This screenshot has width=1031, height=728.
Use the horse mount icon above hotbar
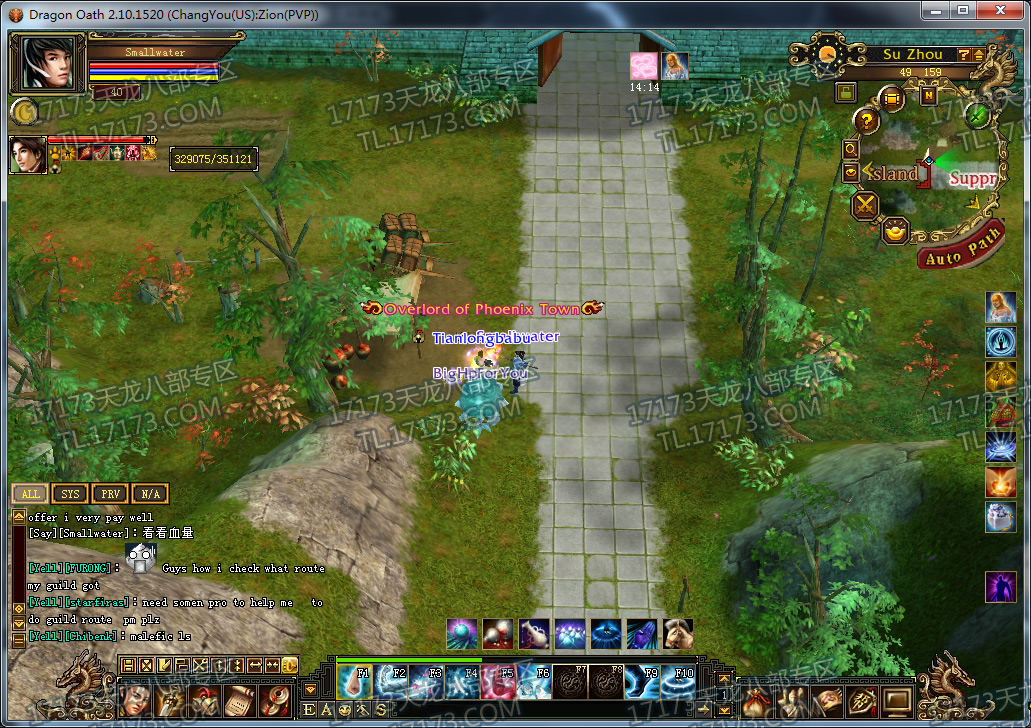click(678, 633)
